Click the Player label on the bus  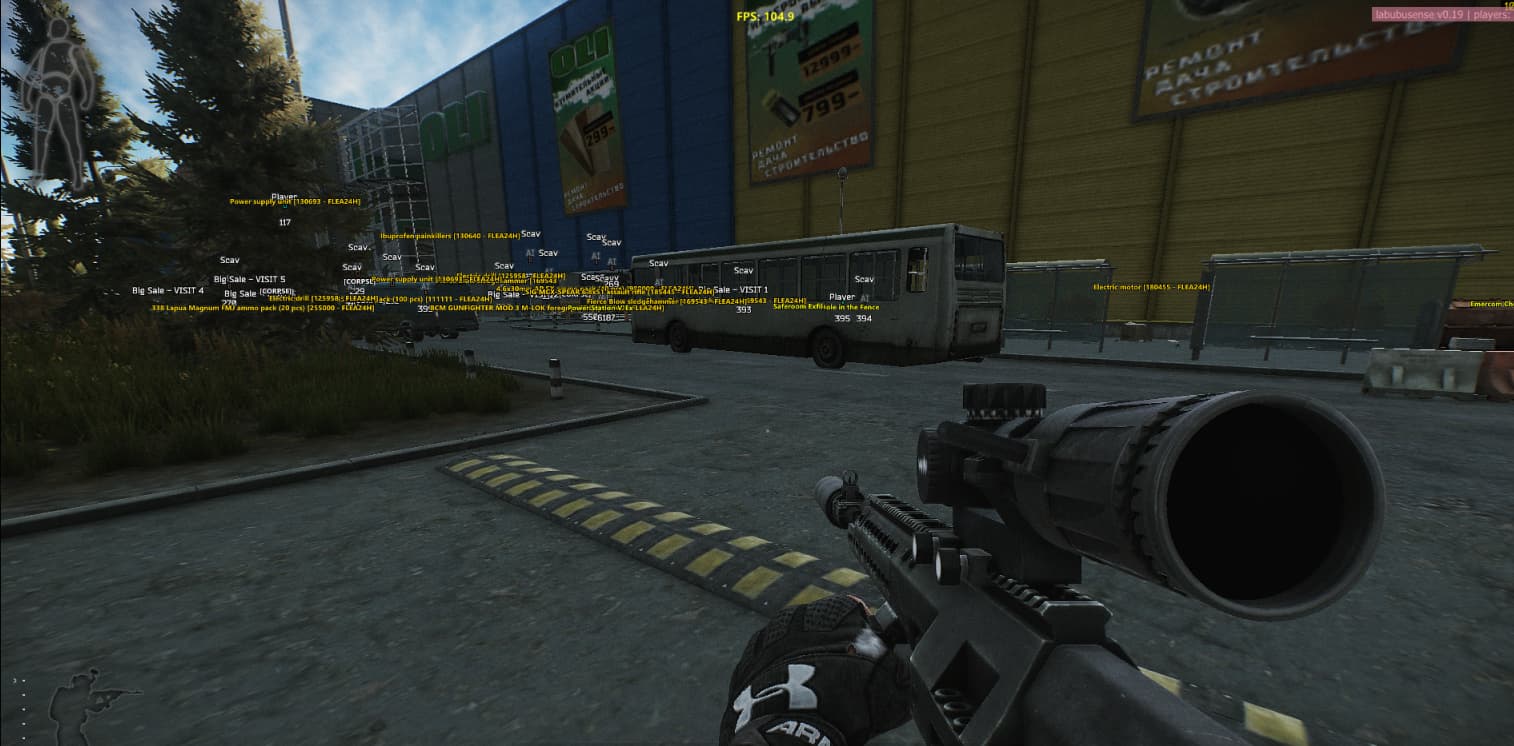pyautogui.click(x=841, y=297)
